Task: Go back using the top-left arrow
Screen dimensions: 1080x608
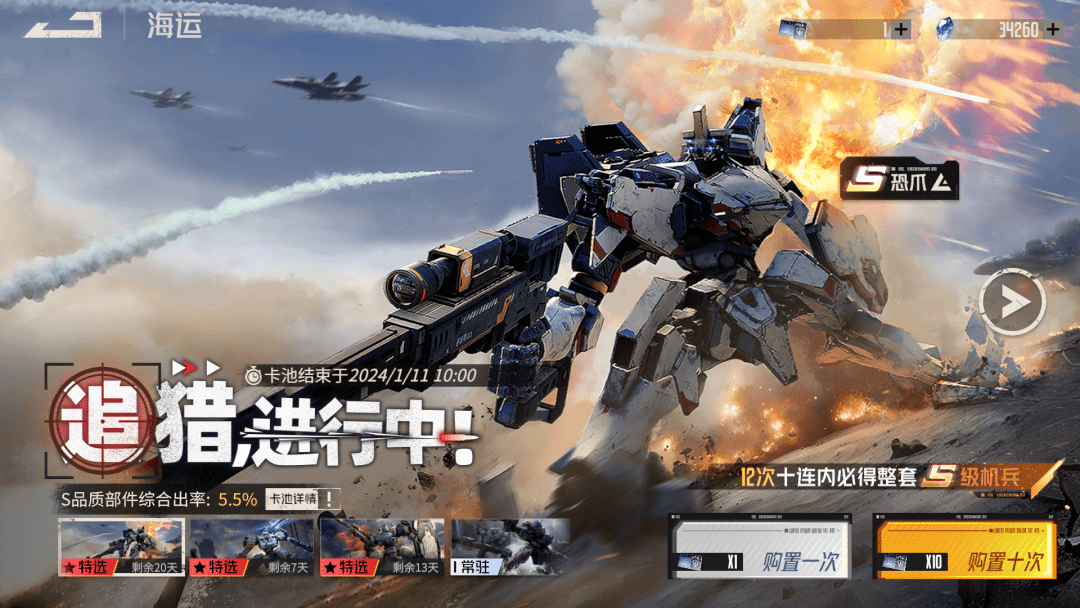Action: pyautogui.click(x=62, y=25)
